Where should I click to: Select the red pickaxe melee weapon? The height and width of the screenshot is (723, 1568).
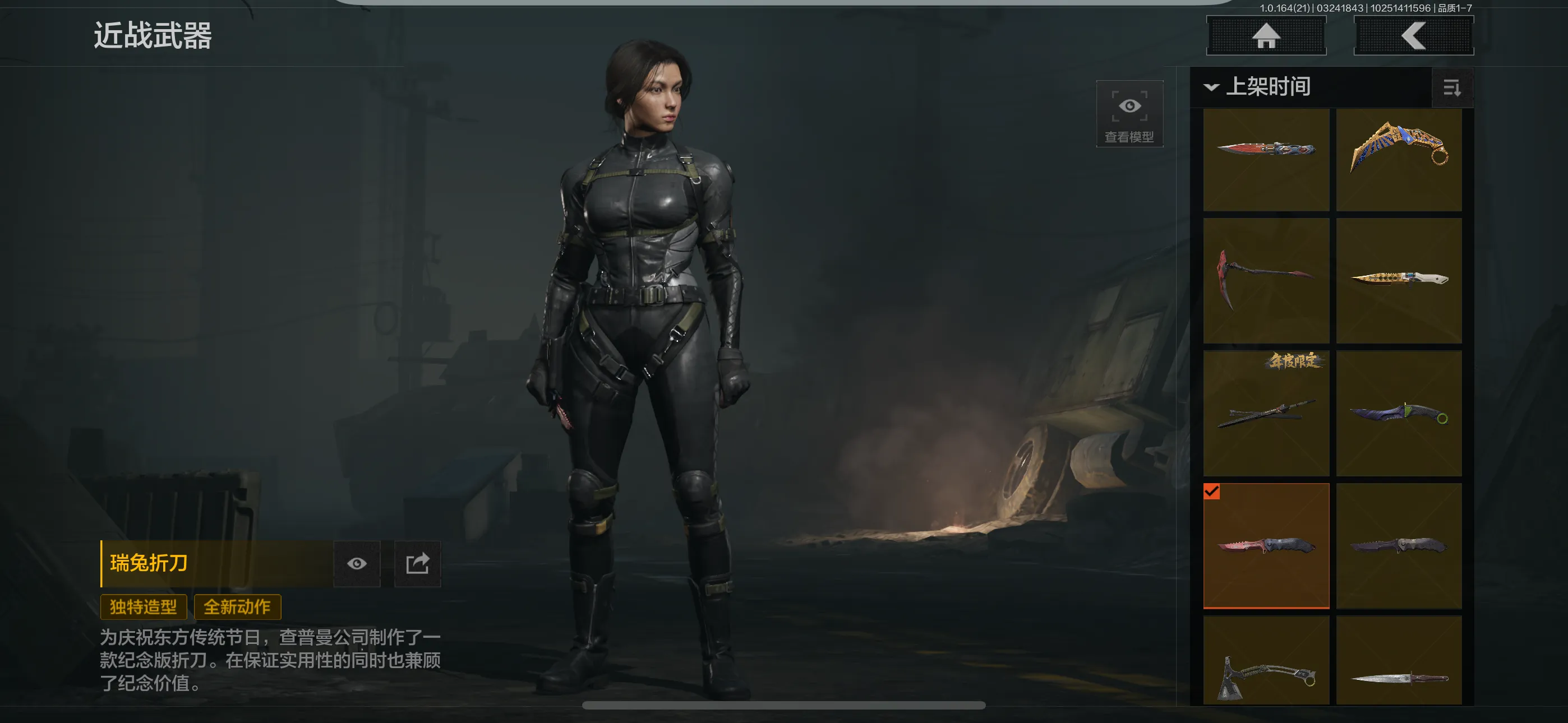tap(1266, 281)
